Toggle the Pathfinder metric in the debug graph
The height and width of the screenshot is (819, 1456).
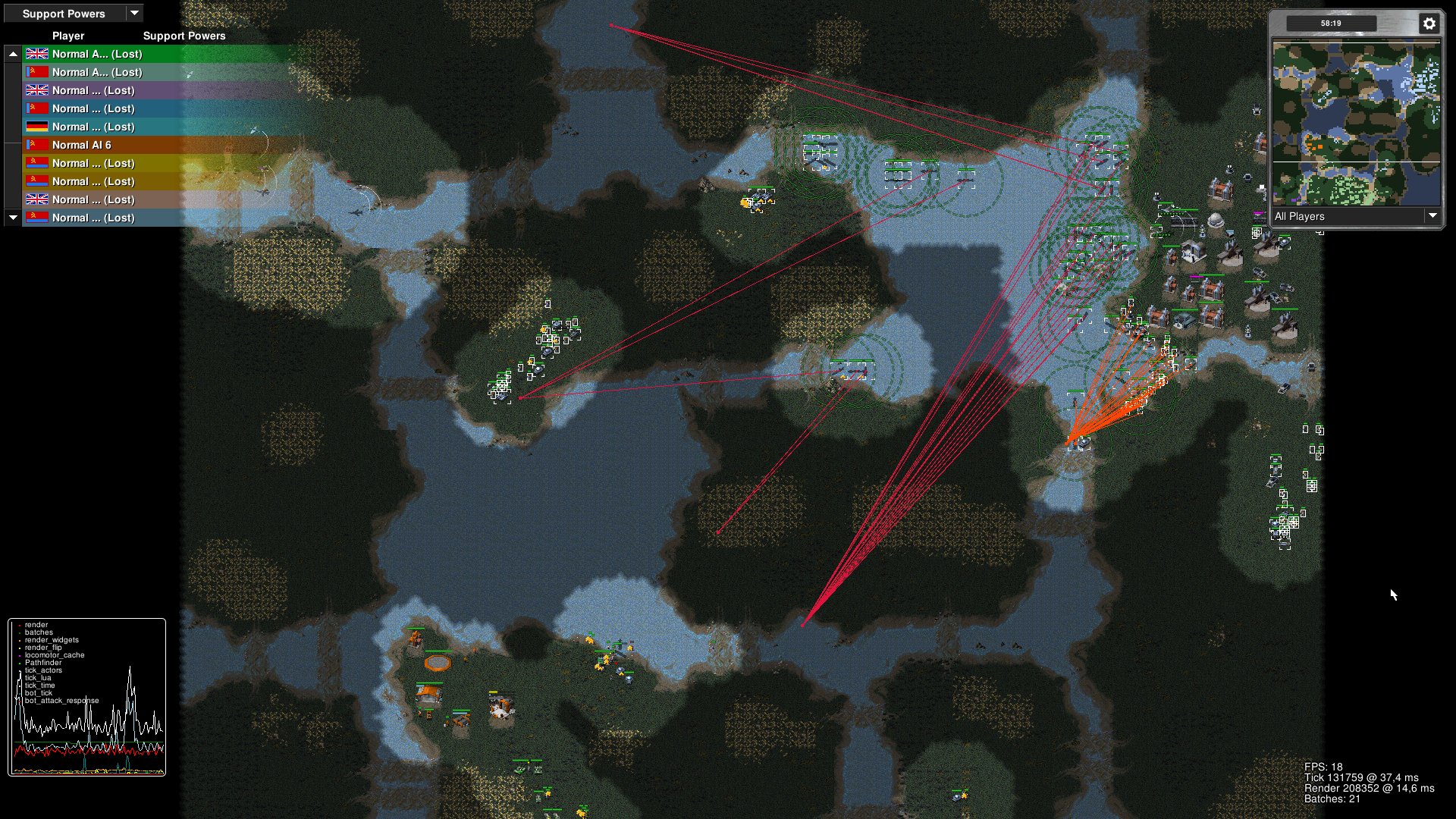[43, 662]
